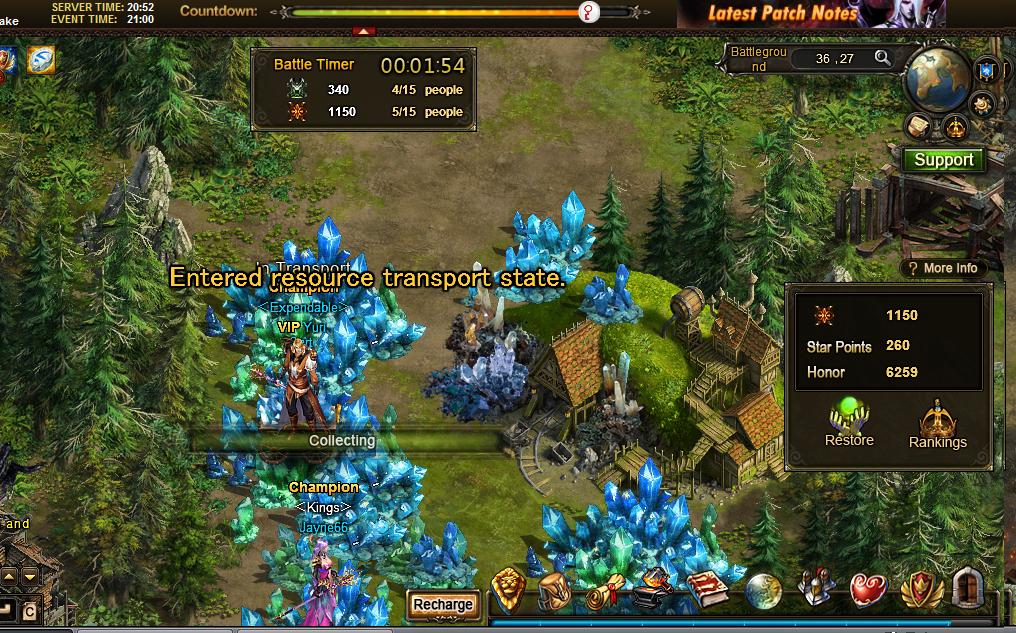The image size is (1016, 633).
Task: Open the Support button
Action: coord(943,160)
